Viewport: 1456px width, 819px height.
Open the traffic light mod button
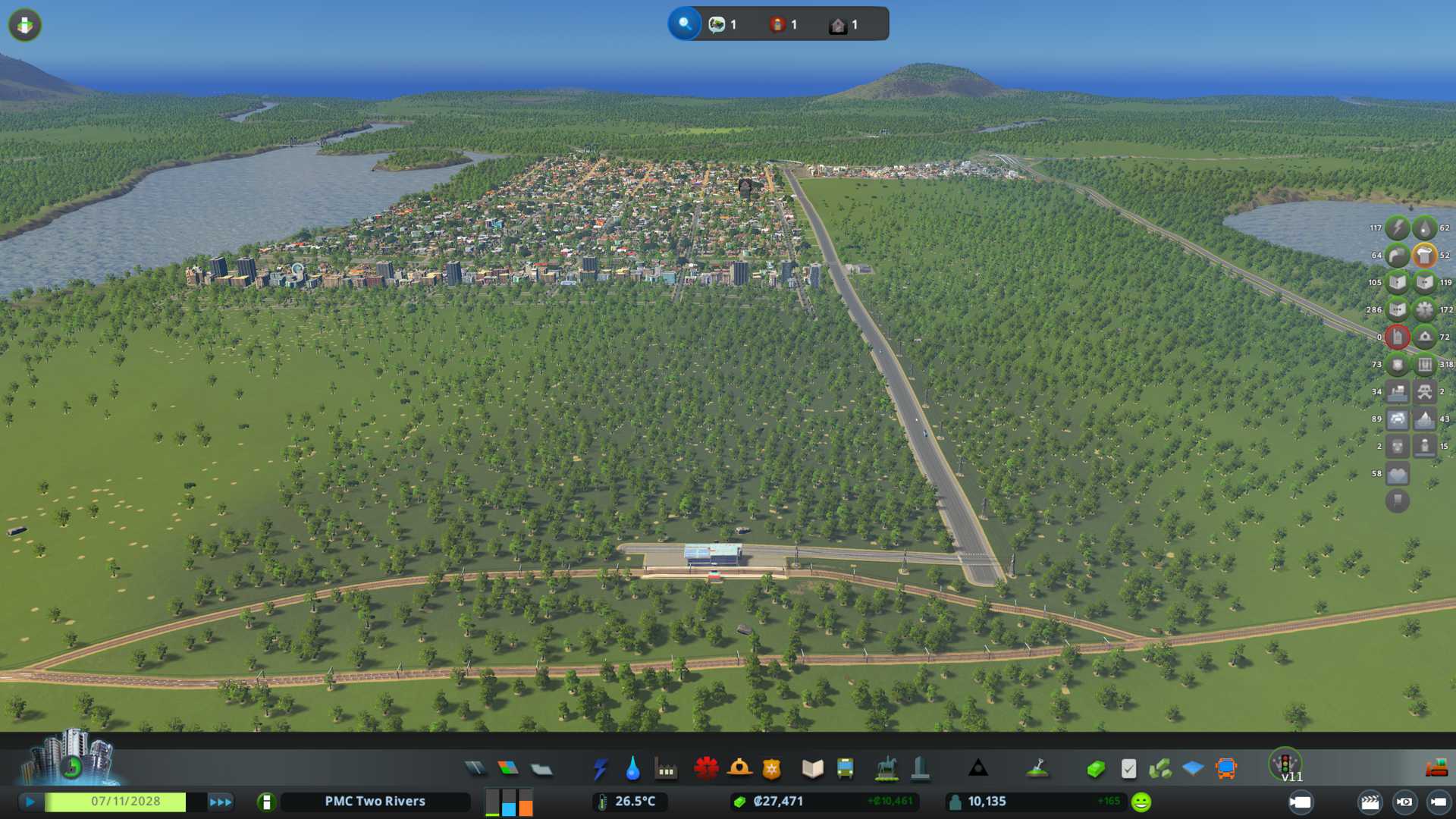click(x=1285, y=763)
